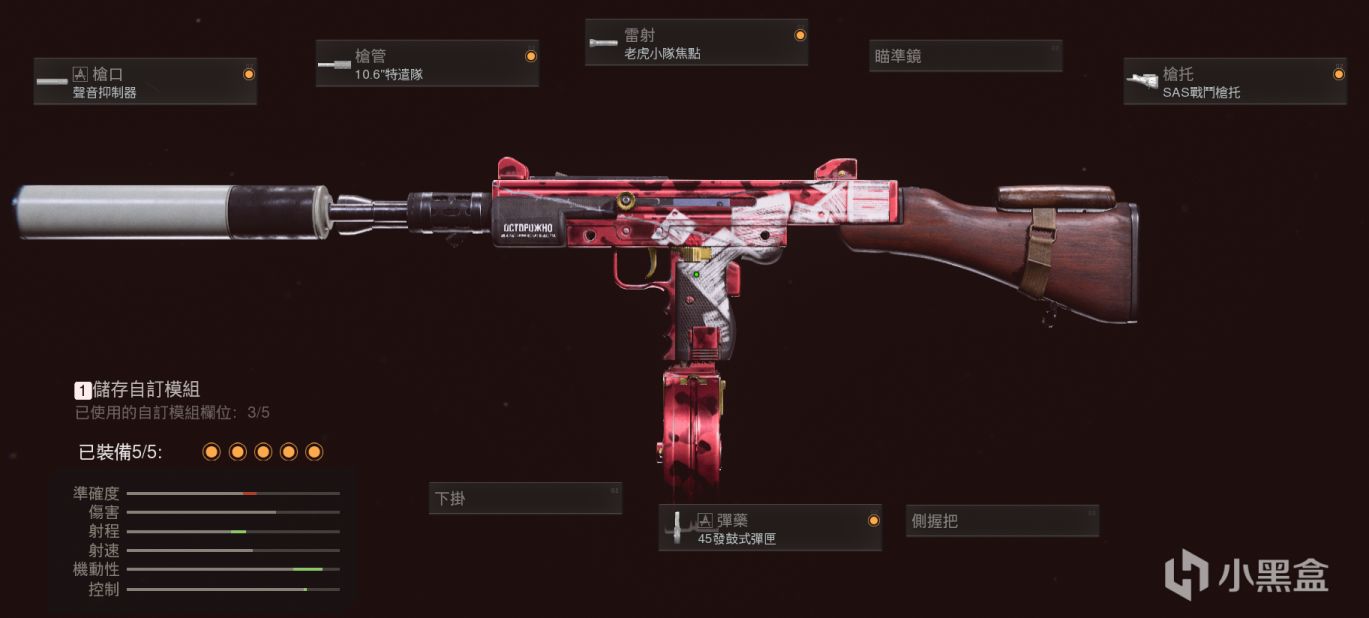This screenshot has width=1369, height=618.
Task: Click 儲存自訂模組 to save the custom mod
Action: 138,390
